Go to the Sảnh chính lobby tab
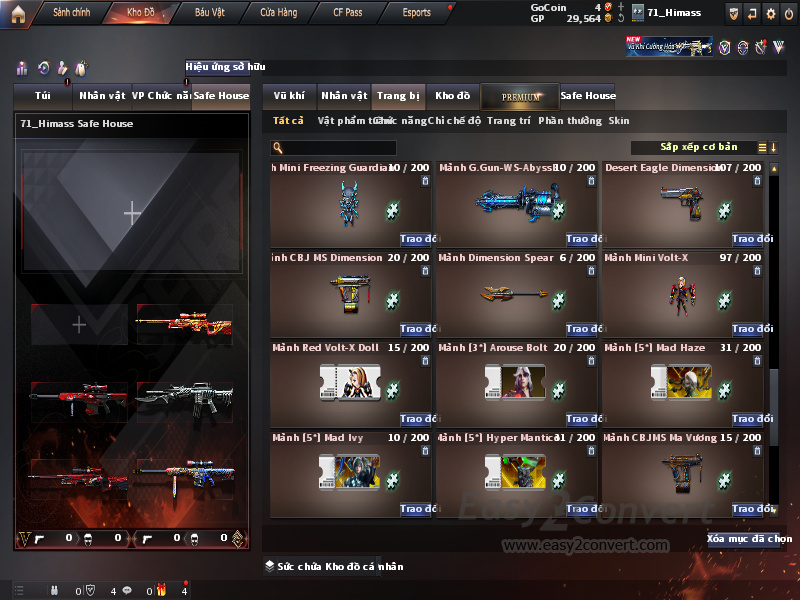 (72, 13)
